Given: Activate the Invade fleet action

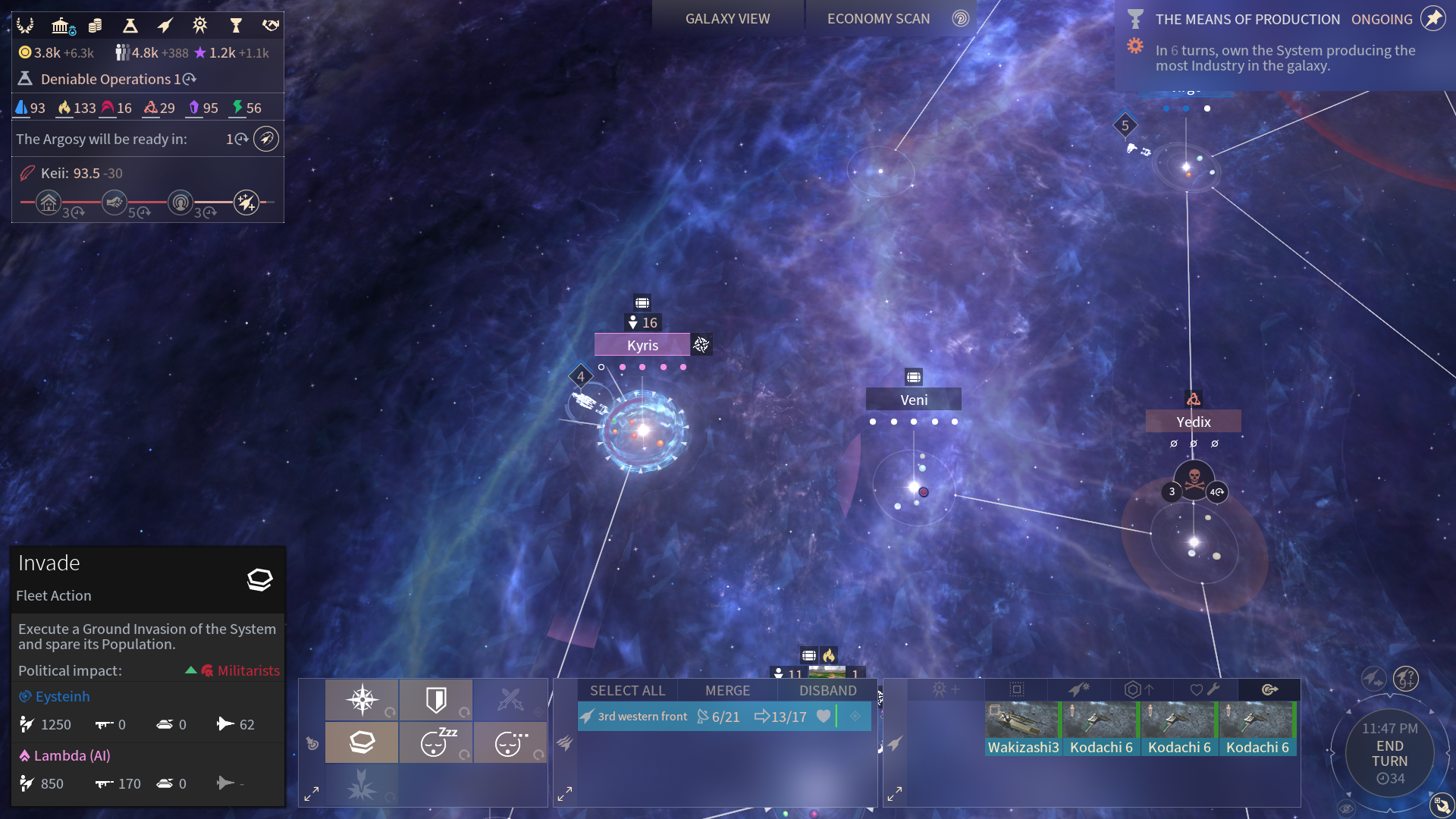Looking at the screenshot, I should (362, 742).
